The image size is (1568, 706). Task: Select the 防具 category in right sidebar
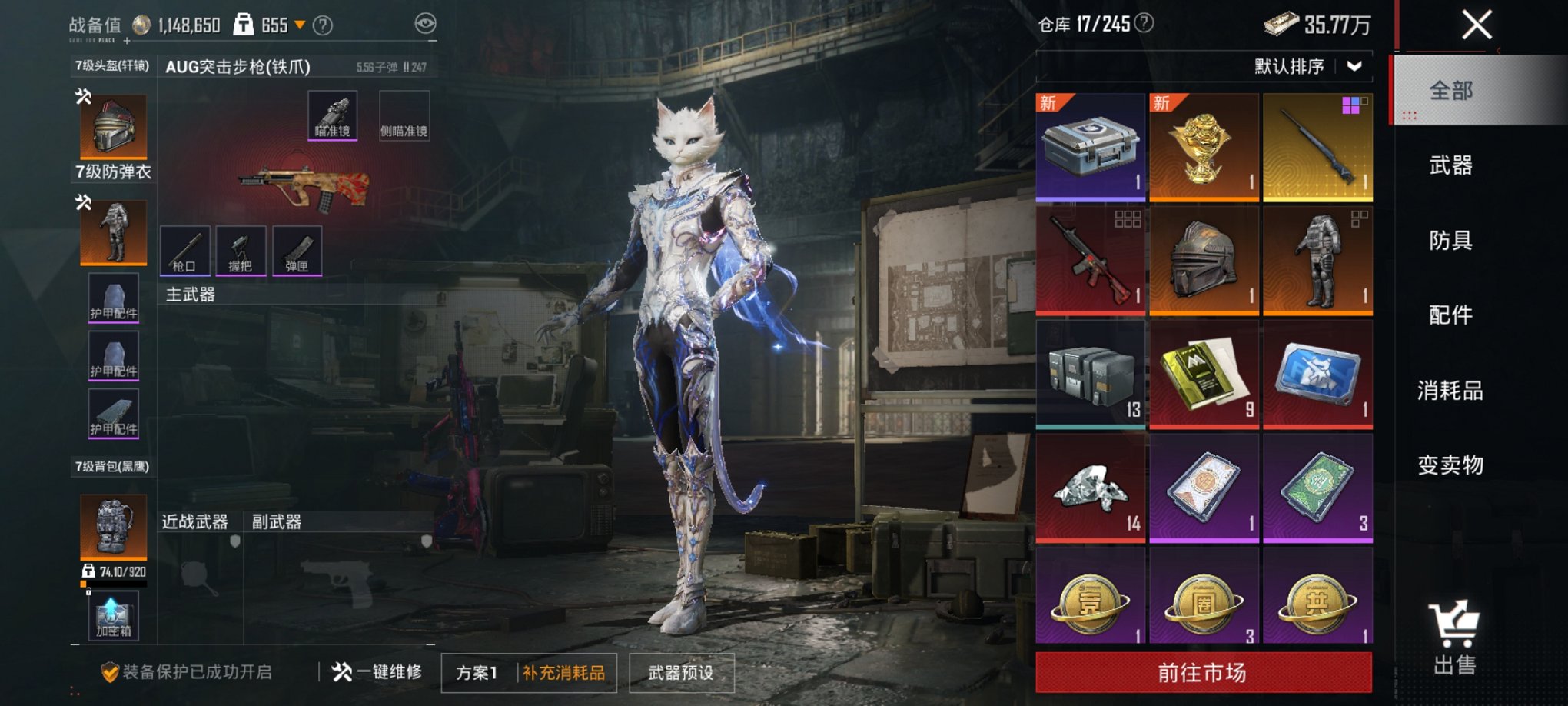1451,241
